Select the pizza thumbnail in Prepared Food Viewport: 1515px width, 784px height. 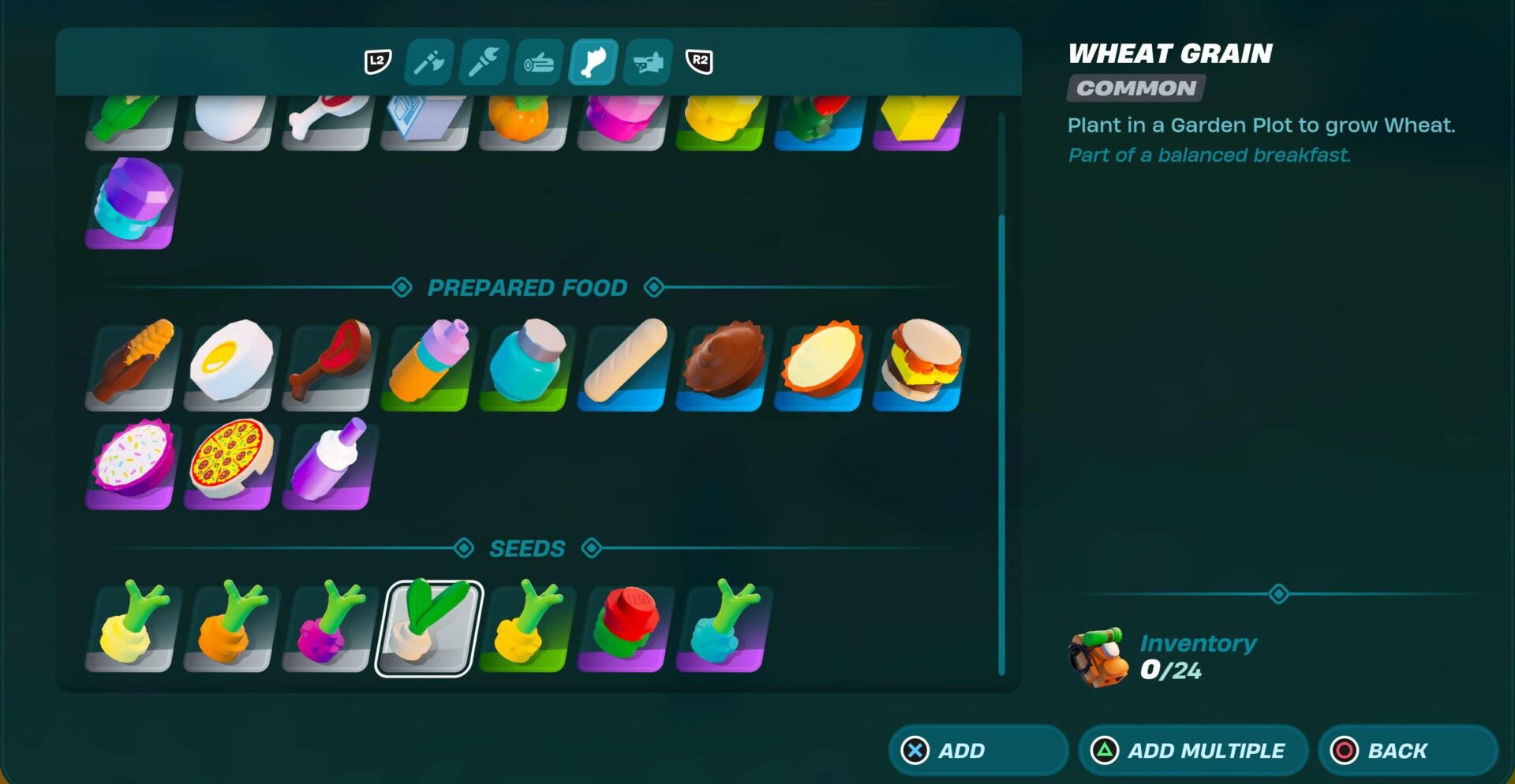click(x=228, y=465)
